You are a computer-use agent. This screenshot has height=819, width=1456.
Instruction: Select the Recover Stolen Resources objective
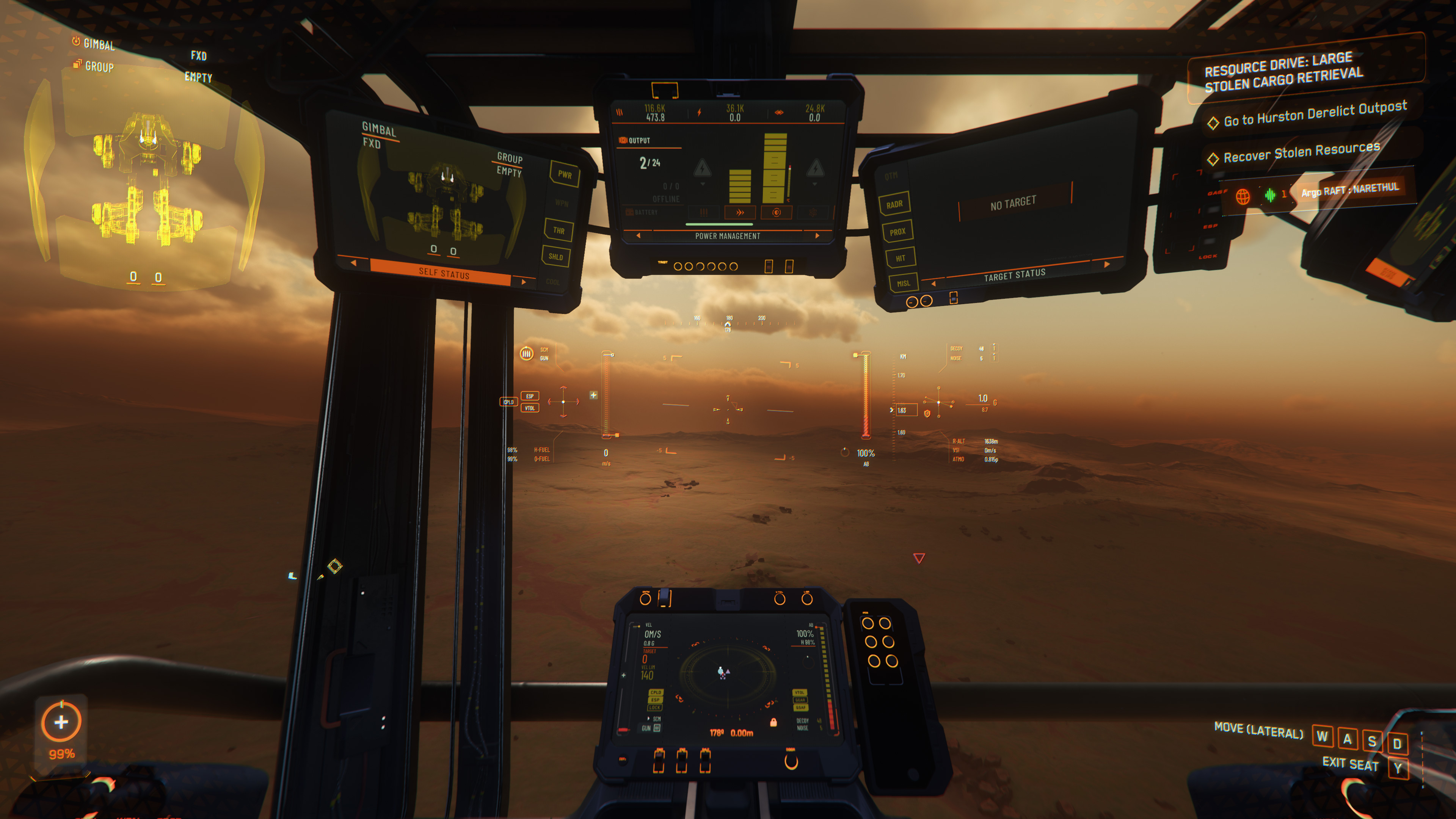(1301, 152)
